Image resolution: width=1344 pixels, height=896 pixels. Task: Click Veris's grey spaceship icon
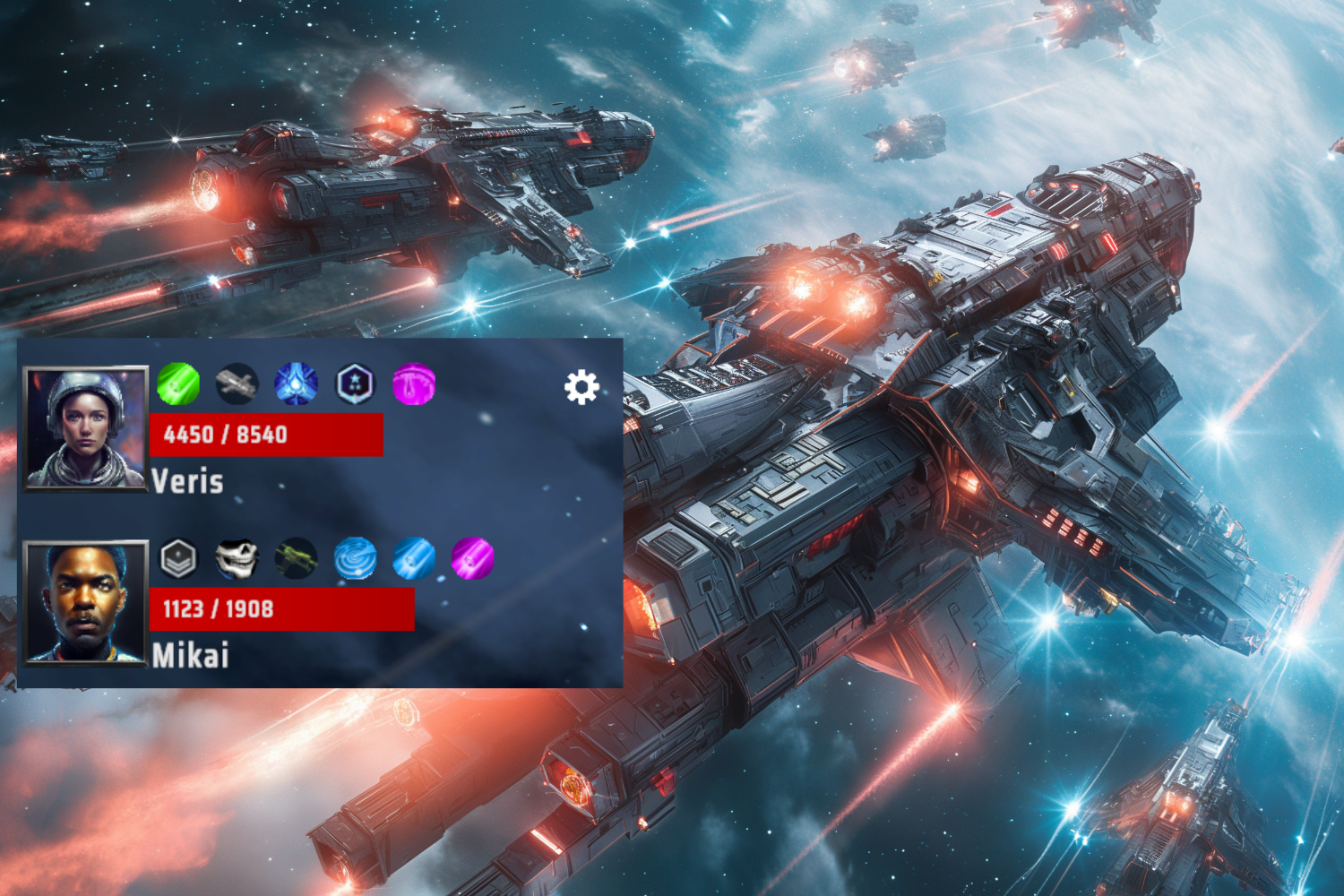(x=237, y=383)
